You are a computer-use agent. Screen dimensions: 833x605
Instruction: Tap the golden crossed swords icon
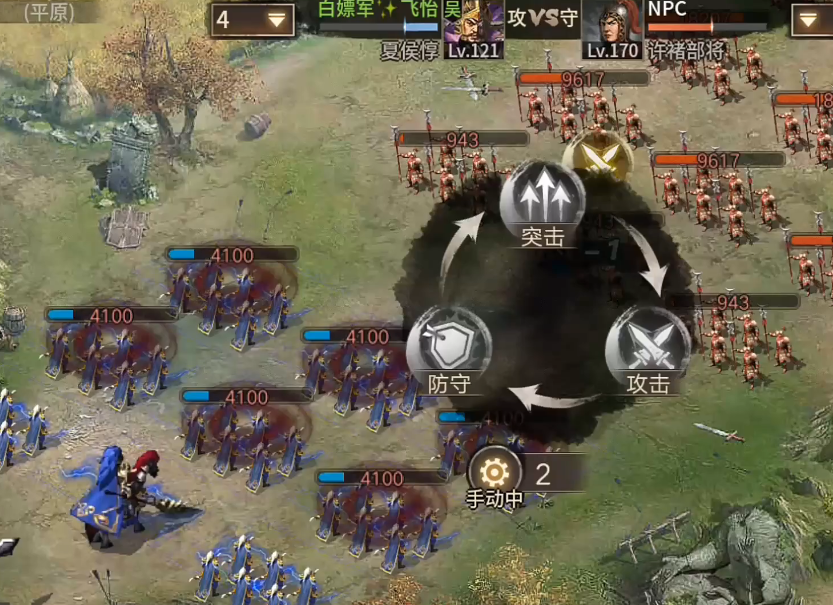coord(597,158)
